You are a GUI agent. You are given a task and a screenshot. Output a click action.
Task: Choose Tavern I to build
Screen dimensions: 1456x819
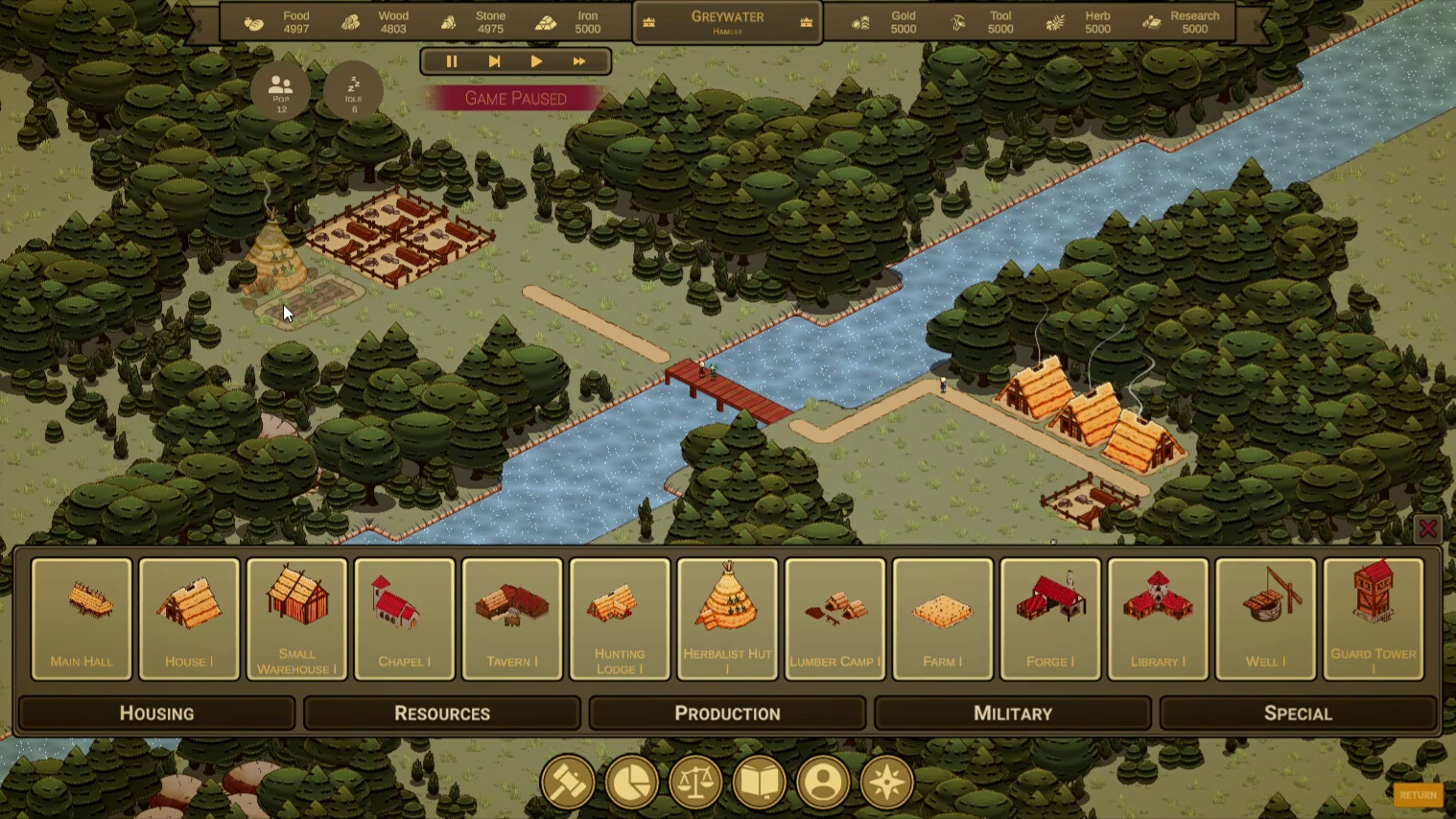click(512, 619)
